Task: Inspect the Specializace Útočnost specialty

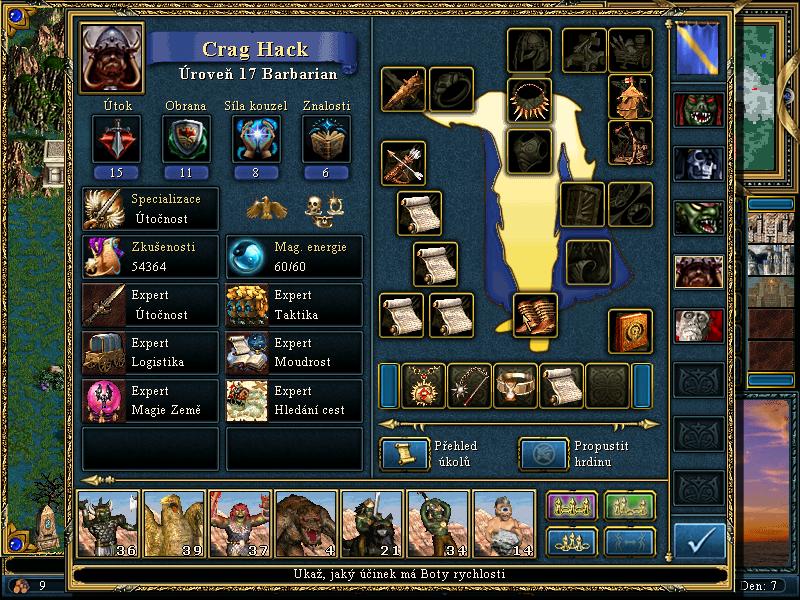Action: tap(151, 208)
